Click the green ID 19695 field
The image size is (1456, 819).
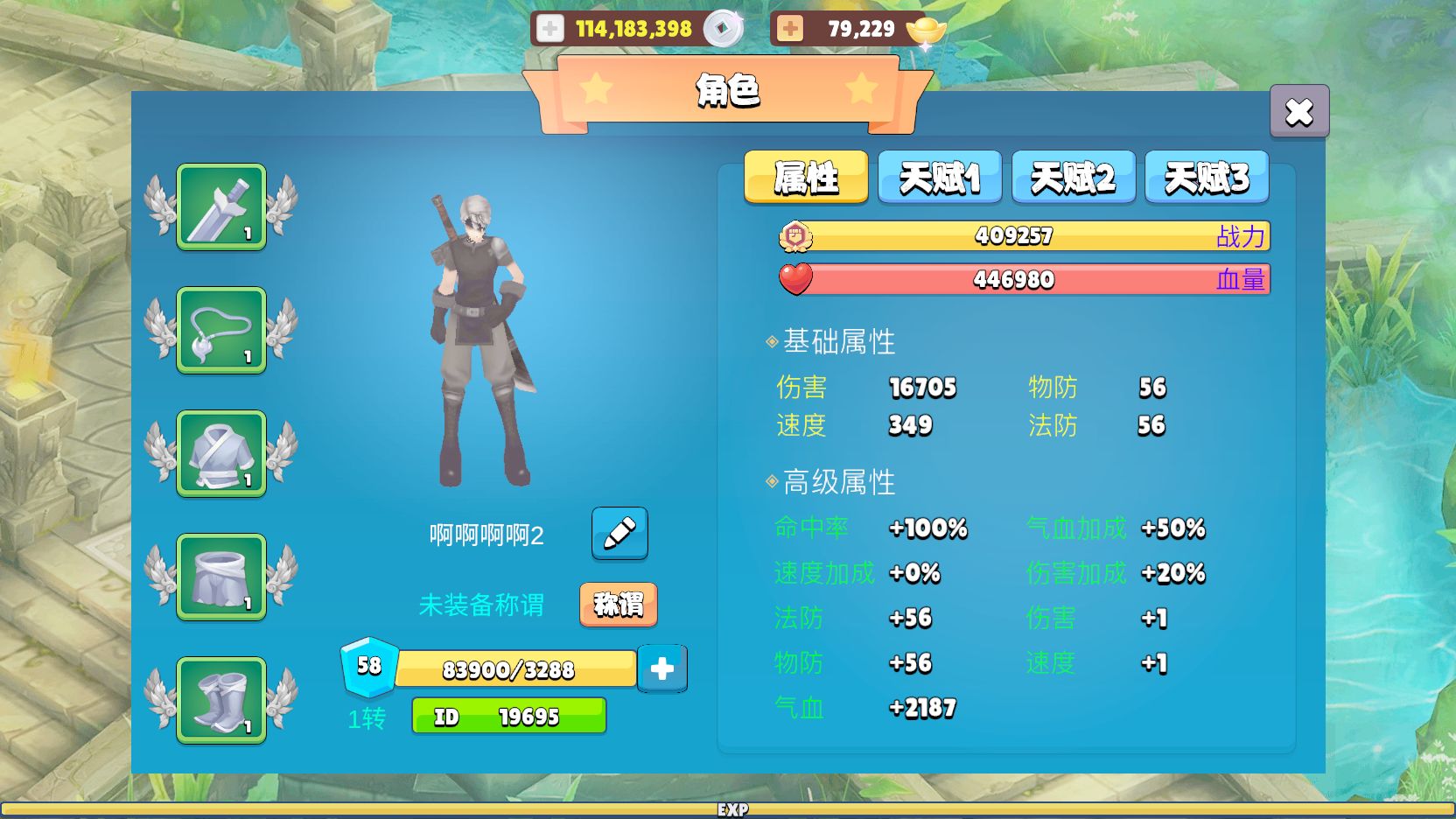[x=508, y=716]
